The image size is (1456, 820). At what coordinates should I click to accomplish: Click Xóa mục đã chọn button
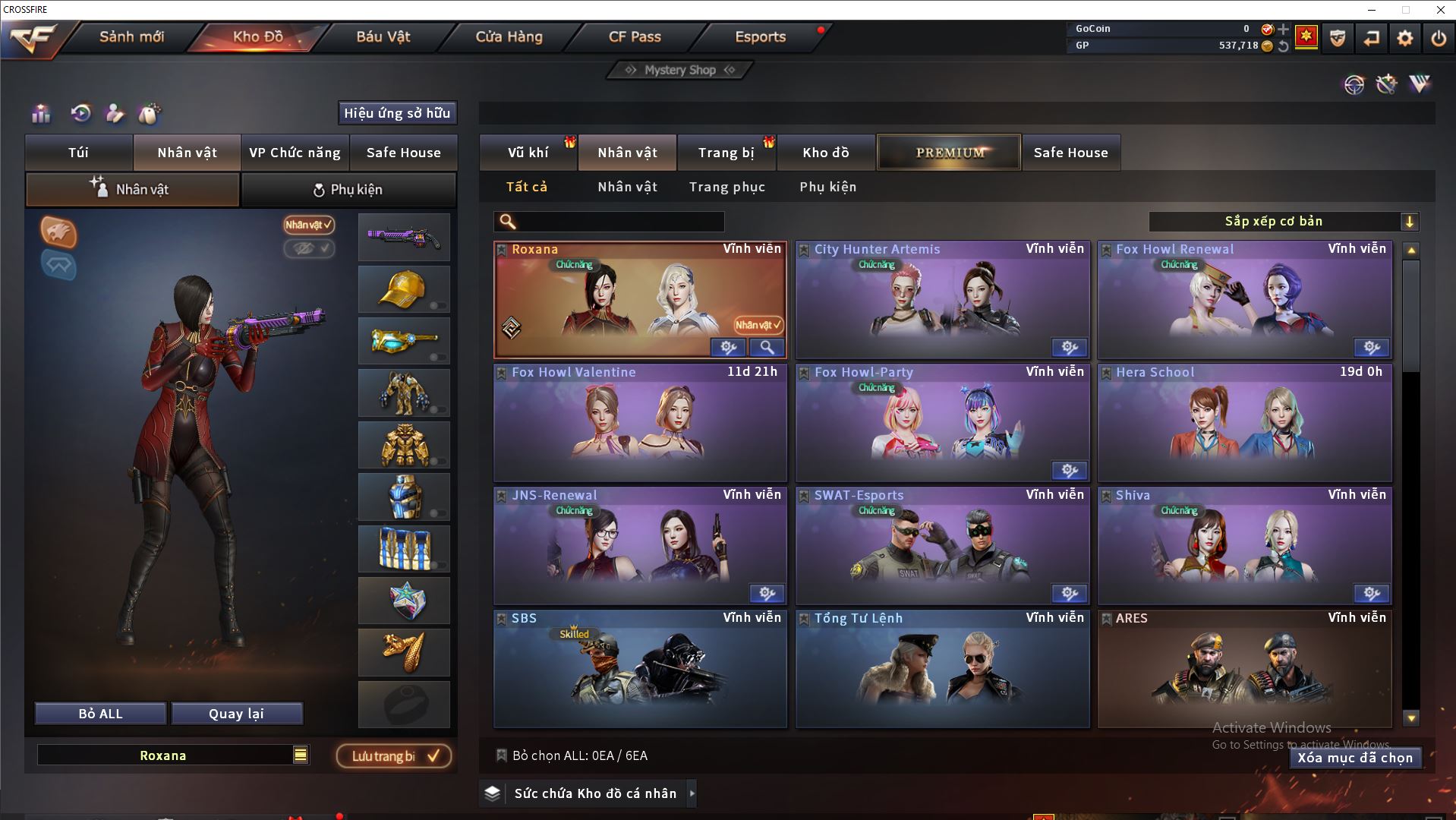1354,758
